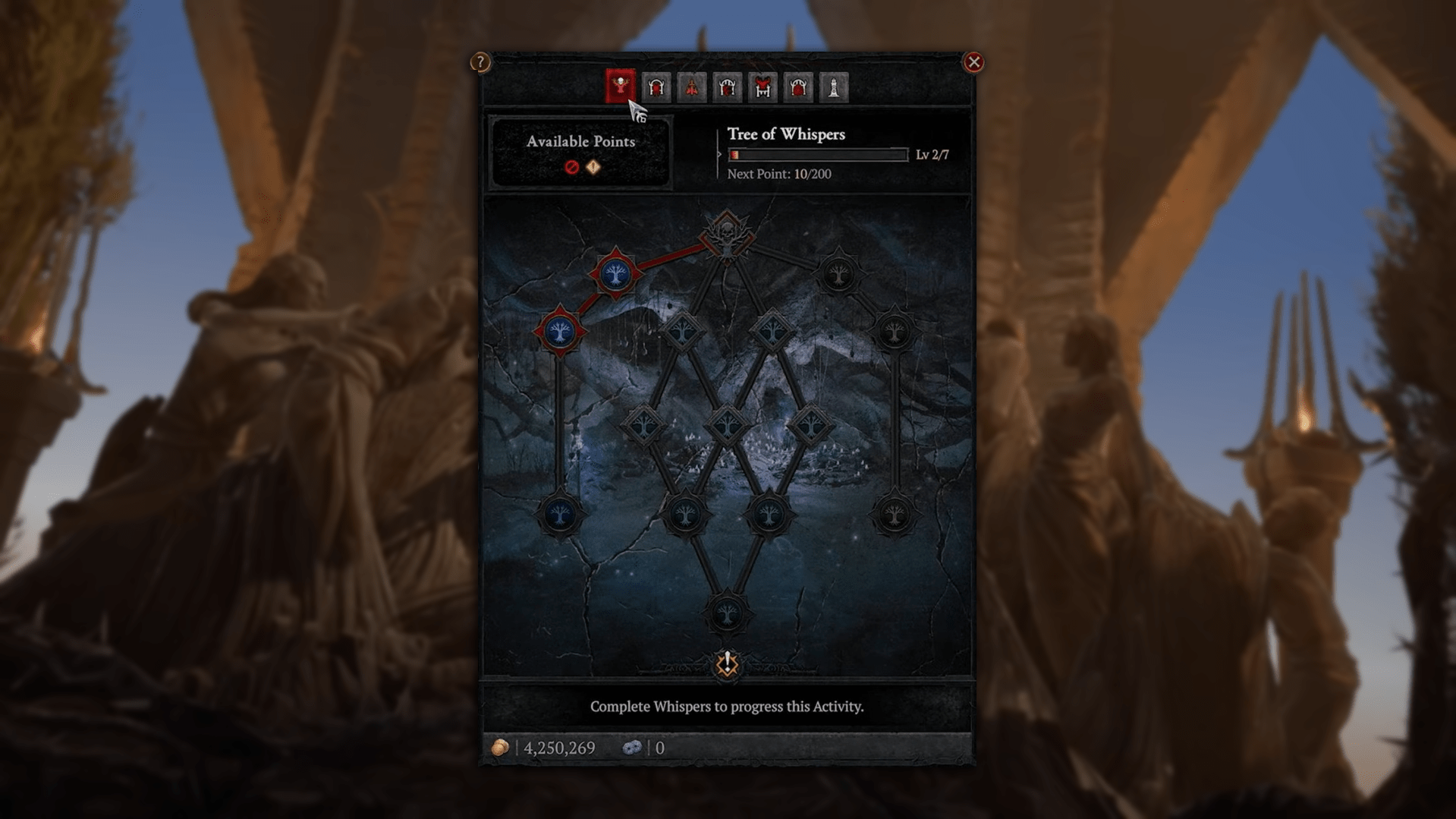Open the lighthouse activity board

[832, 87]
